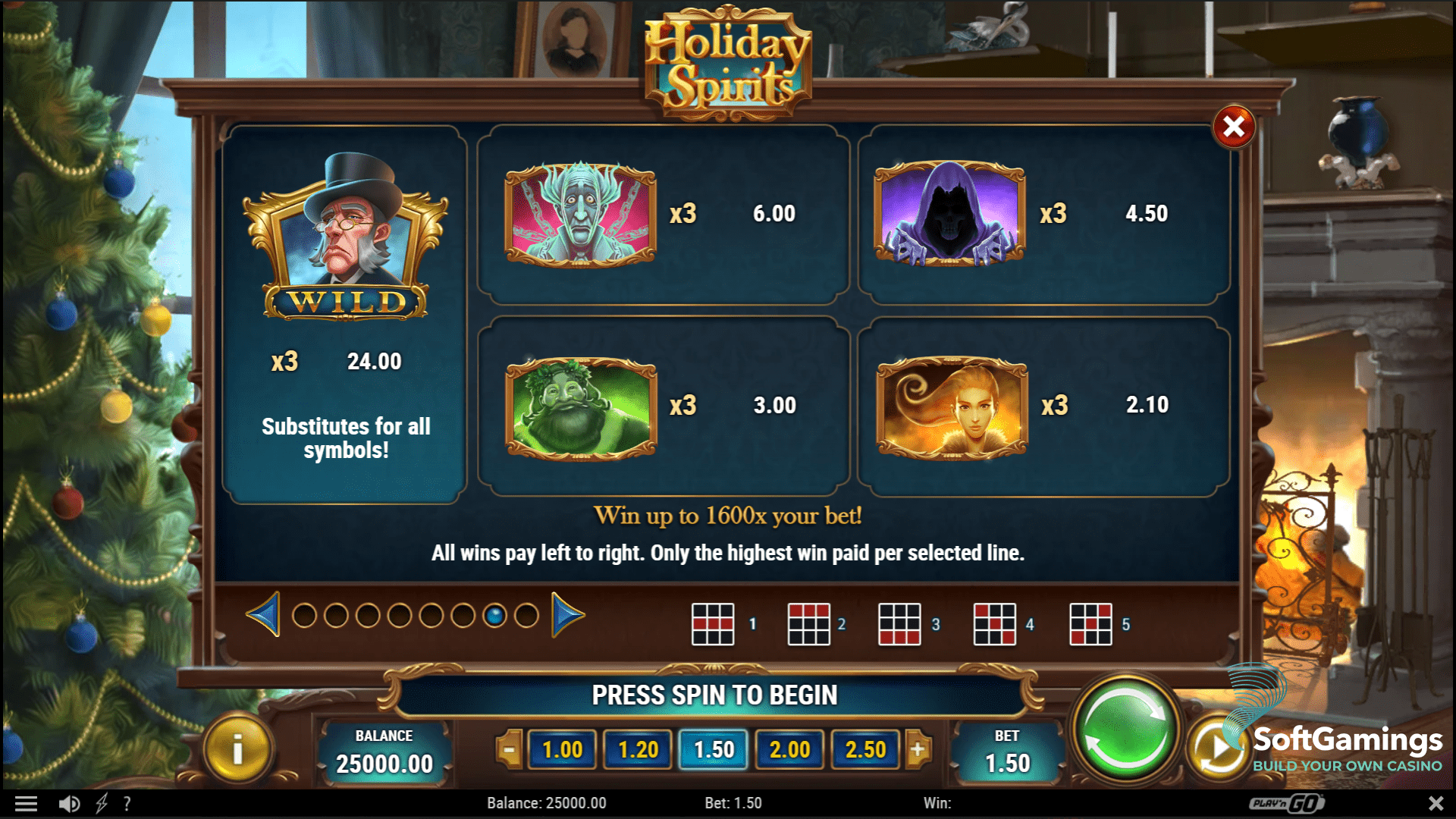Close the paytable with the X button
Screen dimensions: 1456x819
(1235, 127)
